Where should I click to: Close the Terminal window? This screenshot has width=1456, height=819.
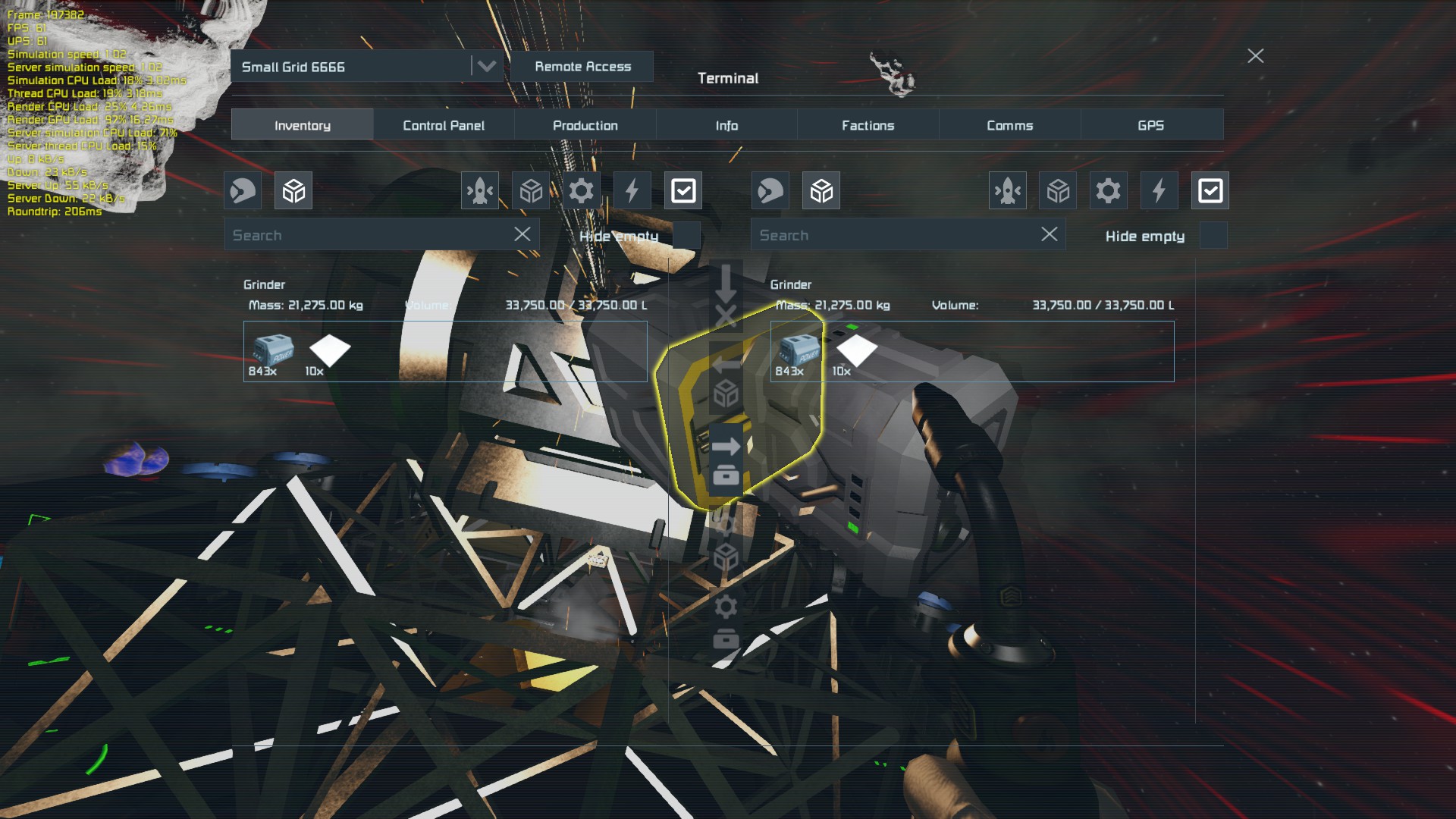pyautogui.click(x=1255, y=56)
